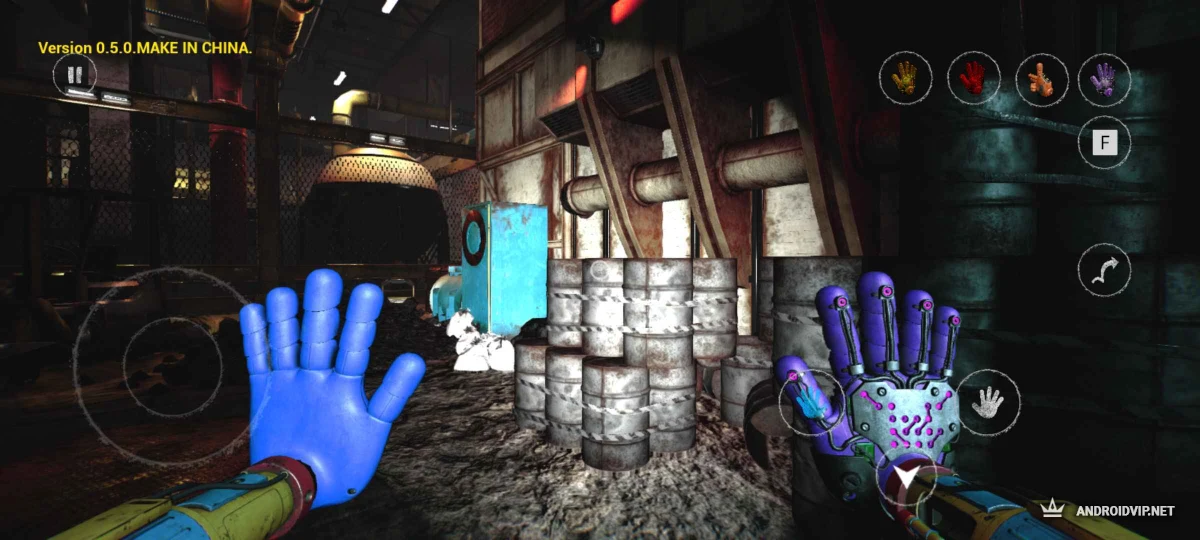Screen dimensions: 1200x540
Task: Activate the curved arrow jump button
Action: pyautogui.click(x=1104, y=271)
